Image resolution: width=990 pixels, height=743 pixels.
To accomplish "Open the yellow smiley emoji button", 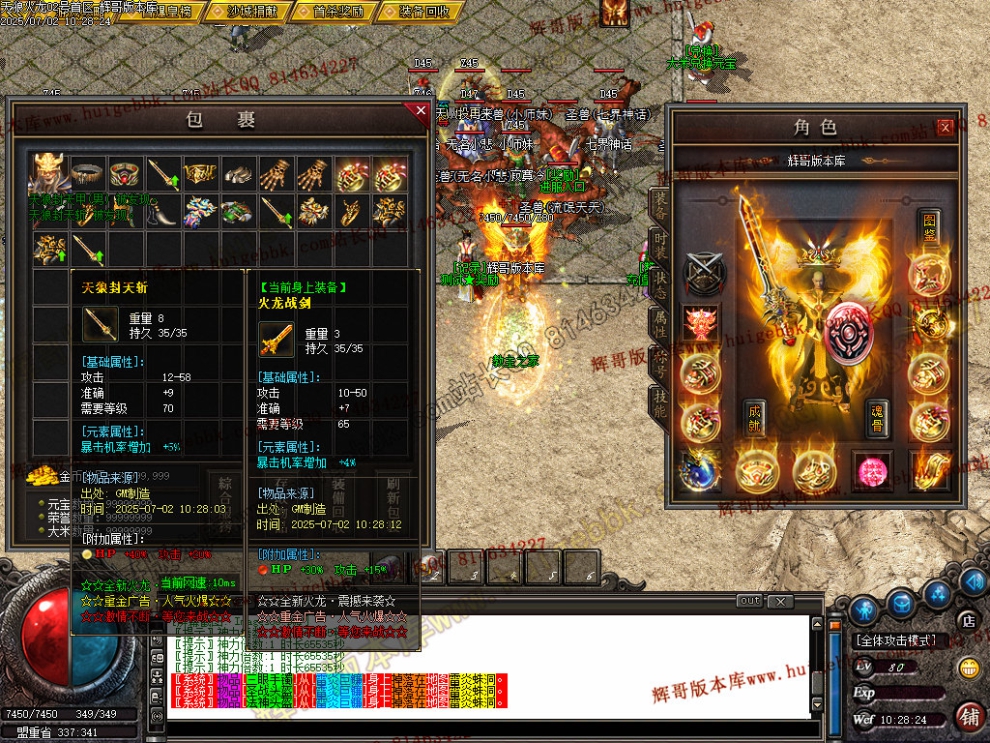I will tap(968, 668).
